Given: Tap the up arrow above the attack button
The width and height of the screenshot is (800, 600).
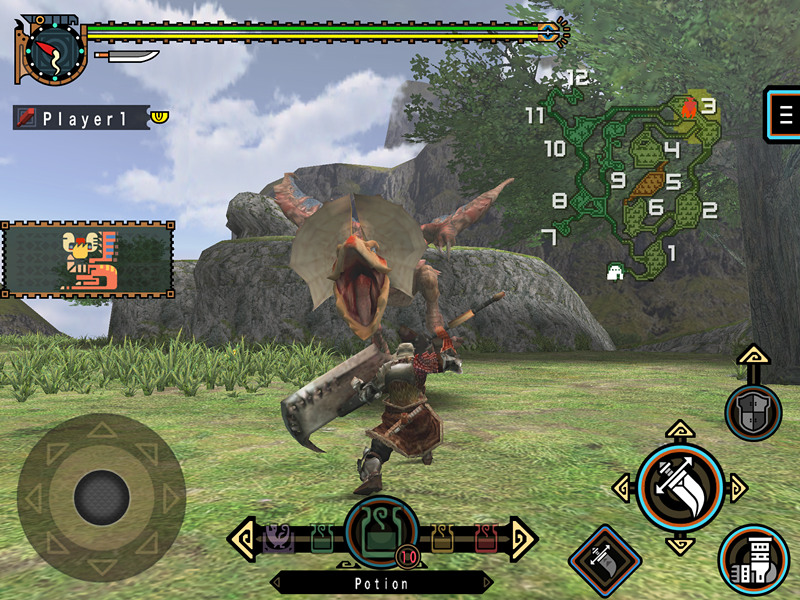Looking at the screenshot, I should (x=679, y=432).
